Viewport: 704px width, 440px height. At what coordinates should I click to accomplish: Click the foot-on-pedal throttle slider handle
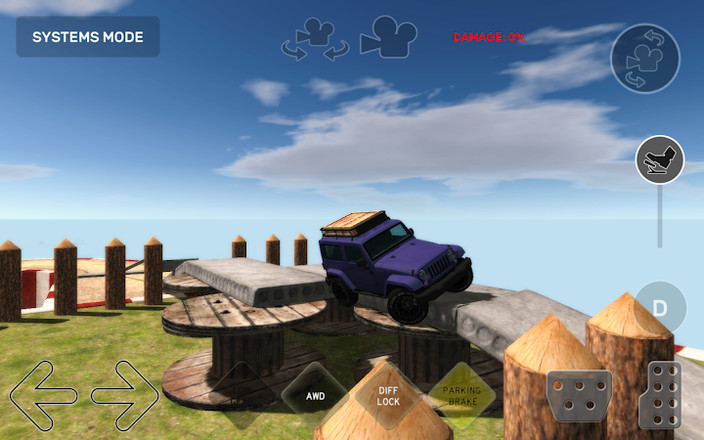(x=659, y=160)
